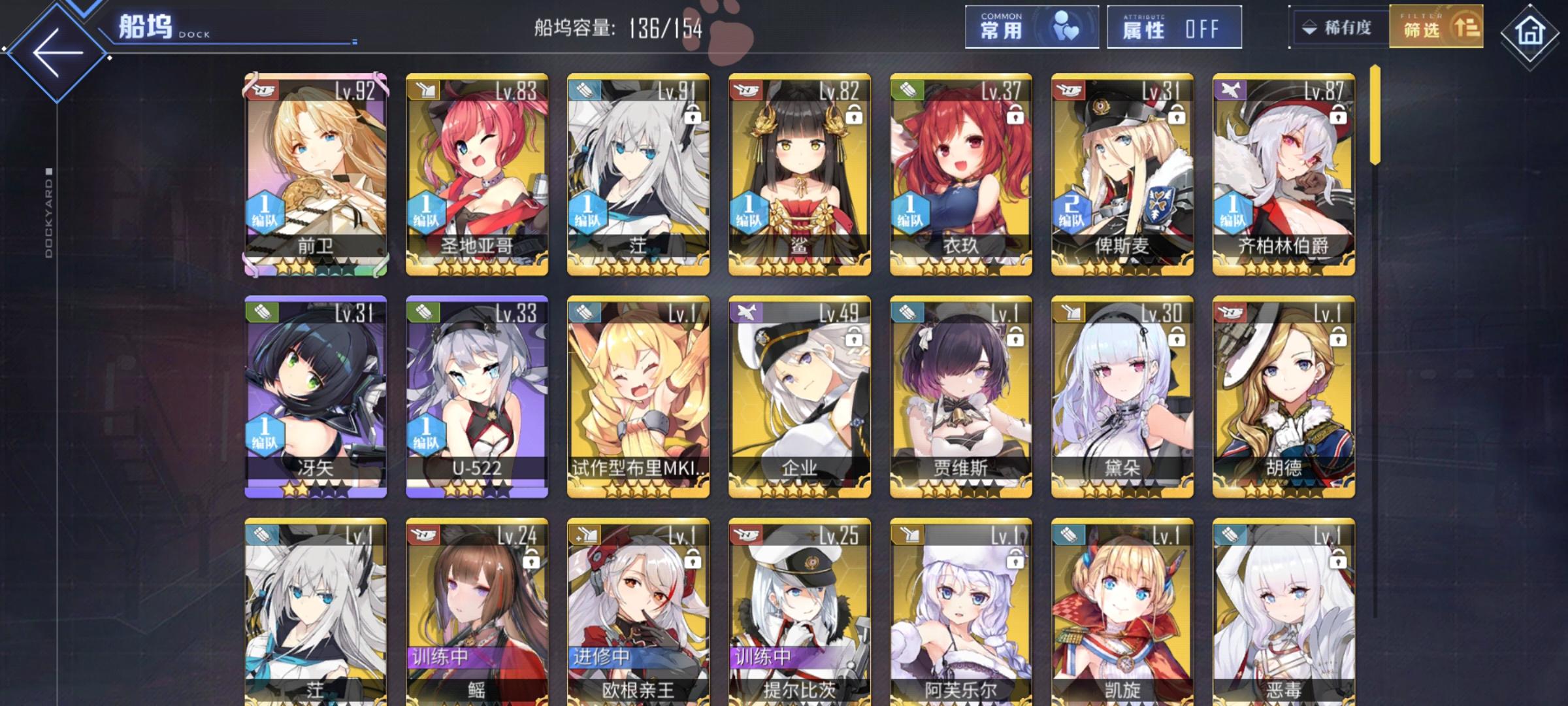The height and width of the screenshot is (706, 1568).
Task: Click the torpedo icon on 衣玖's card
Action: [908, 88]
